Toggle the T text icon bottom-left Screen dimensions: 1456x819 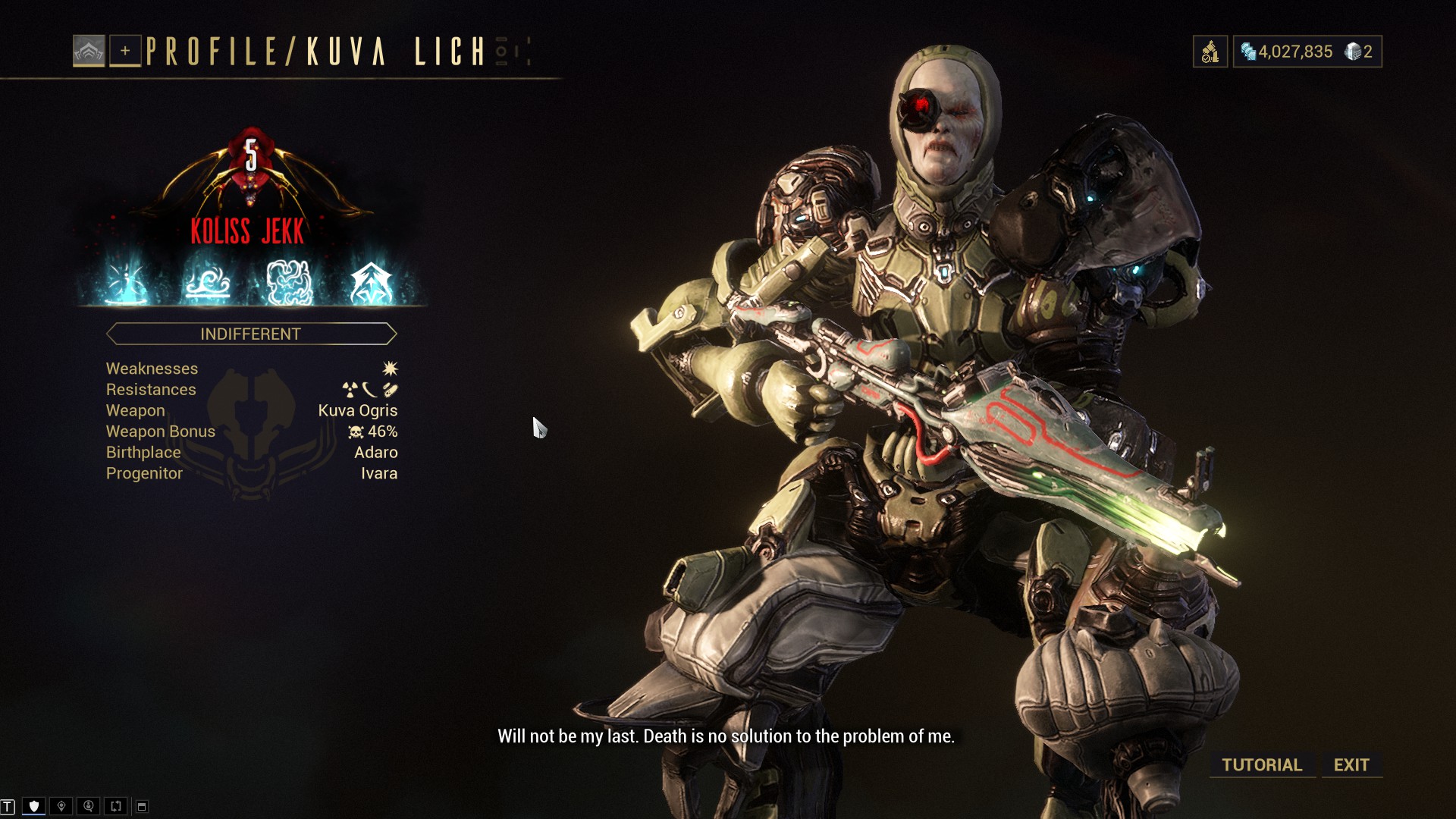(x=8, y=805)
